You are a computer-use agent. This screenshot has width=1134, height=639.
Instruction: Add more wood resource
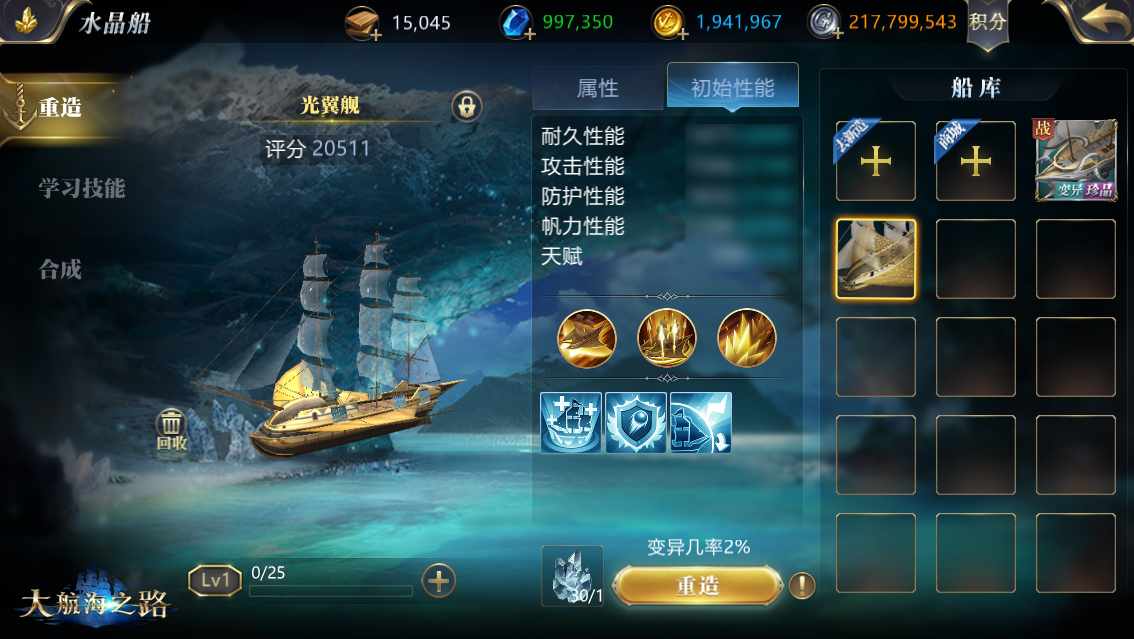[364, 23]
